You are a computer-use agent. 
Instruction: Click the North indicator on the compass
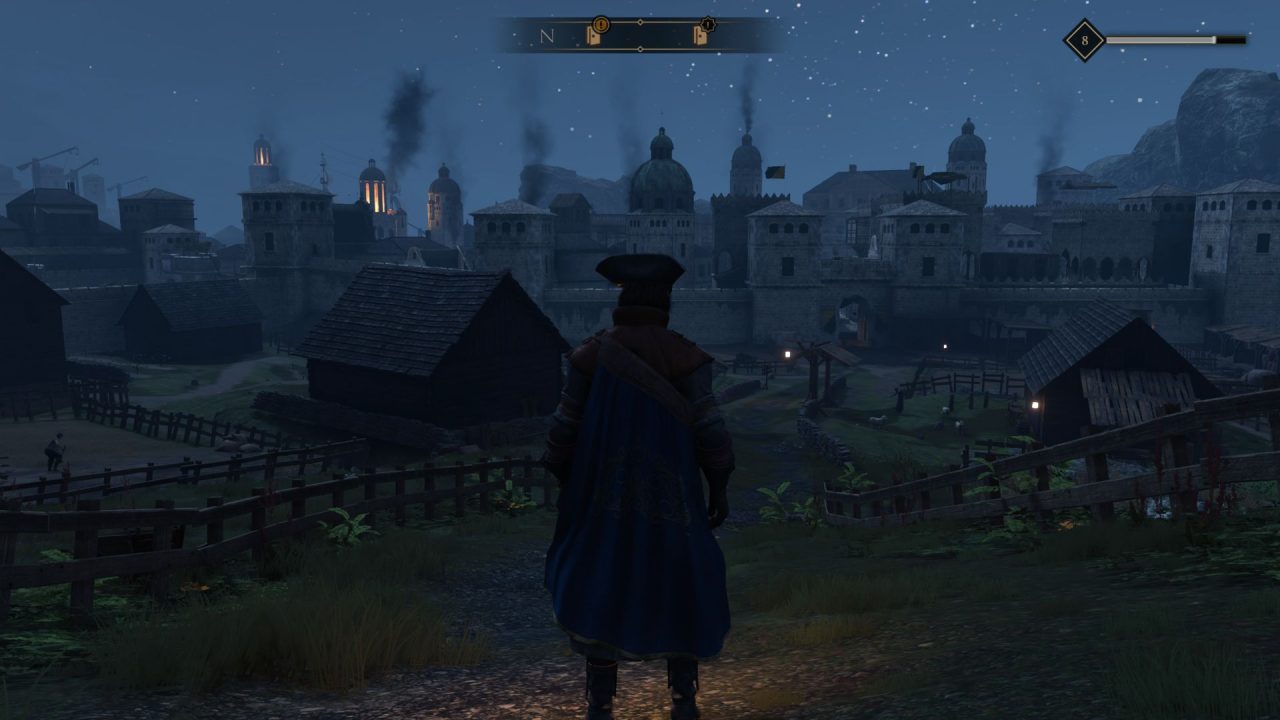(546, 36)
